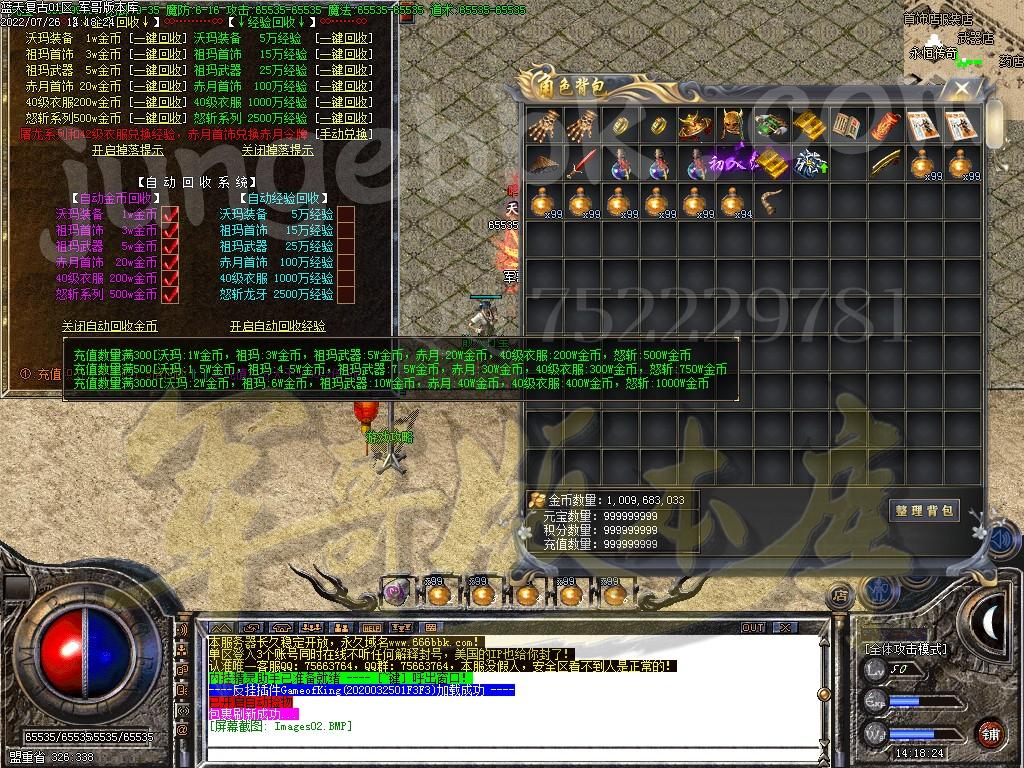The width and height of the screenshot is (1024, 768).
Task: Open the 手动兑换 manual exchange link
Action: point(343,134)
